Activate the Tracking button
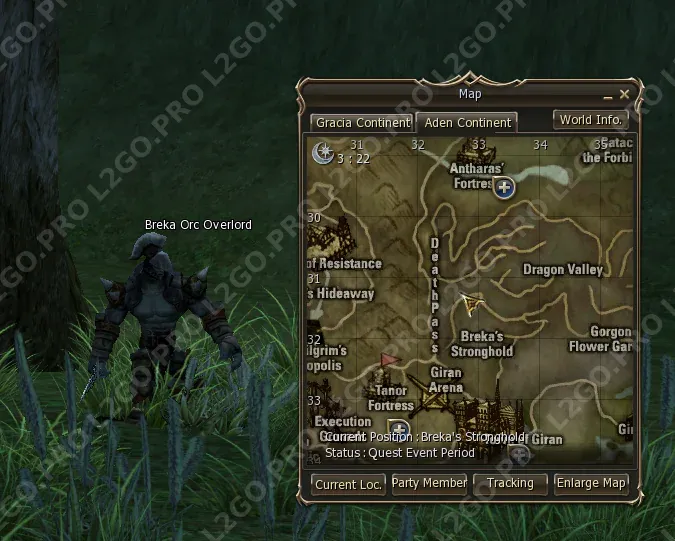The width and height of the screenshot is (675, 541). point(510,483)
